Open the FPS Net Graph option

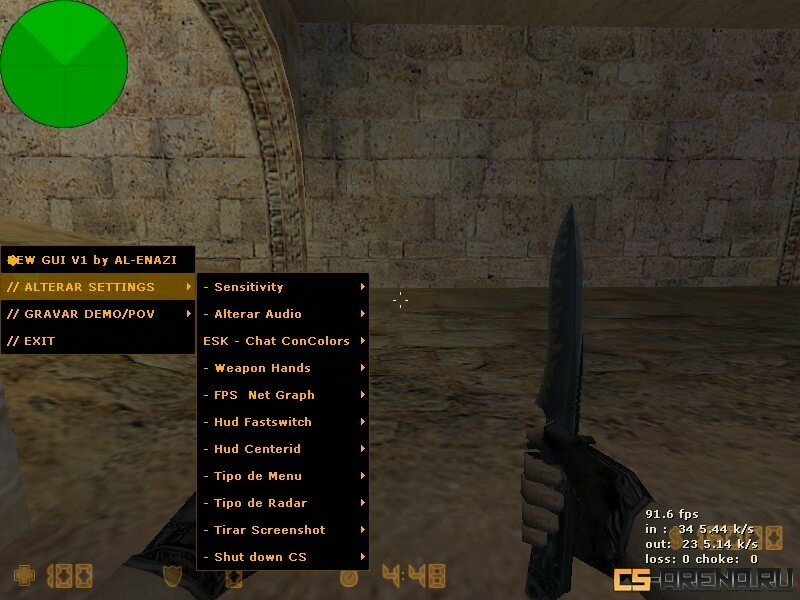(x=283, y=395)
